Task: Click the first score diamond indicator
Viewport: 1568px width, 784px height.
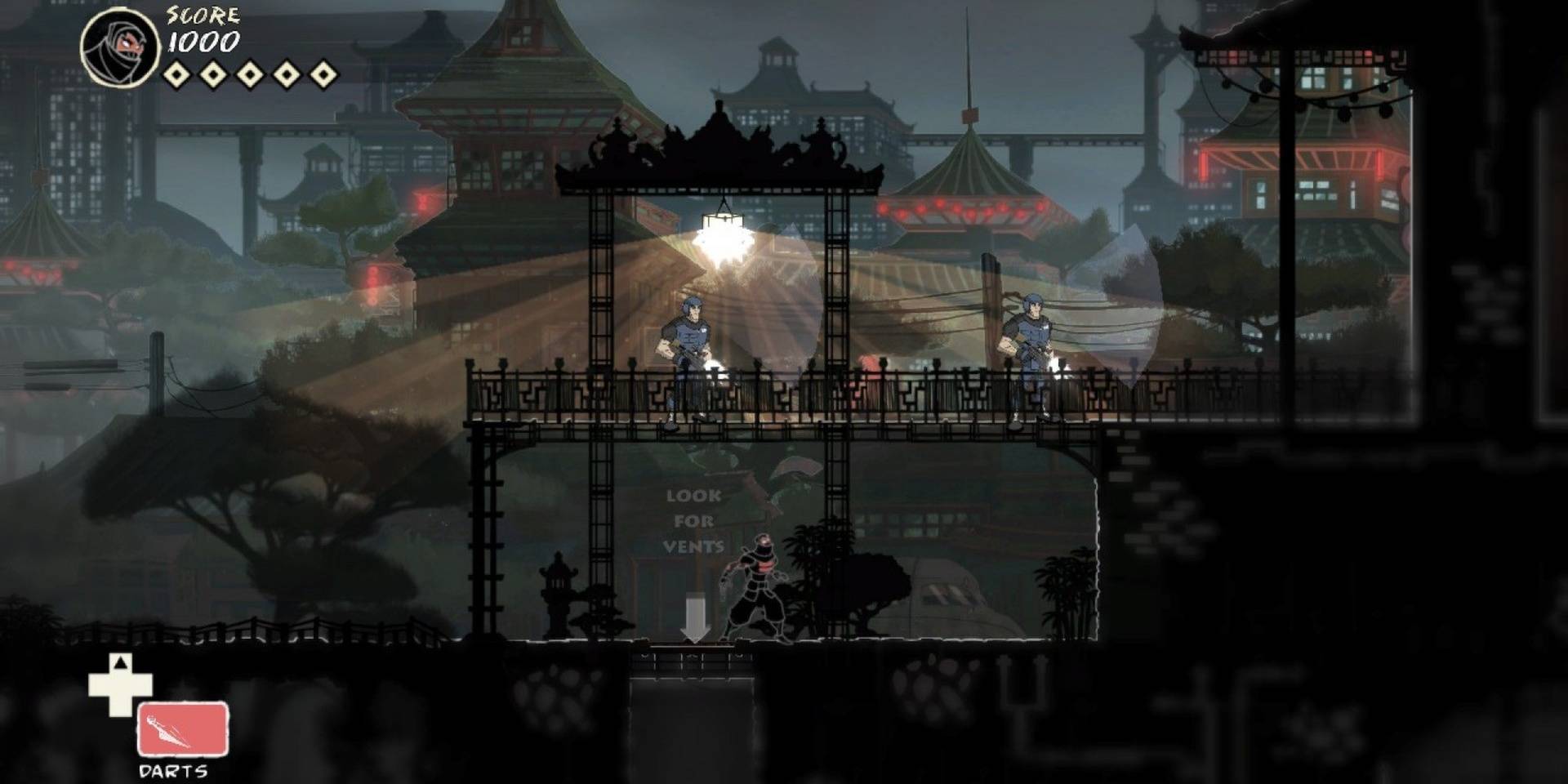Action: 176,75
